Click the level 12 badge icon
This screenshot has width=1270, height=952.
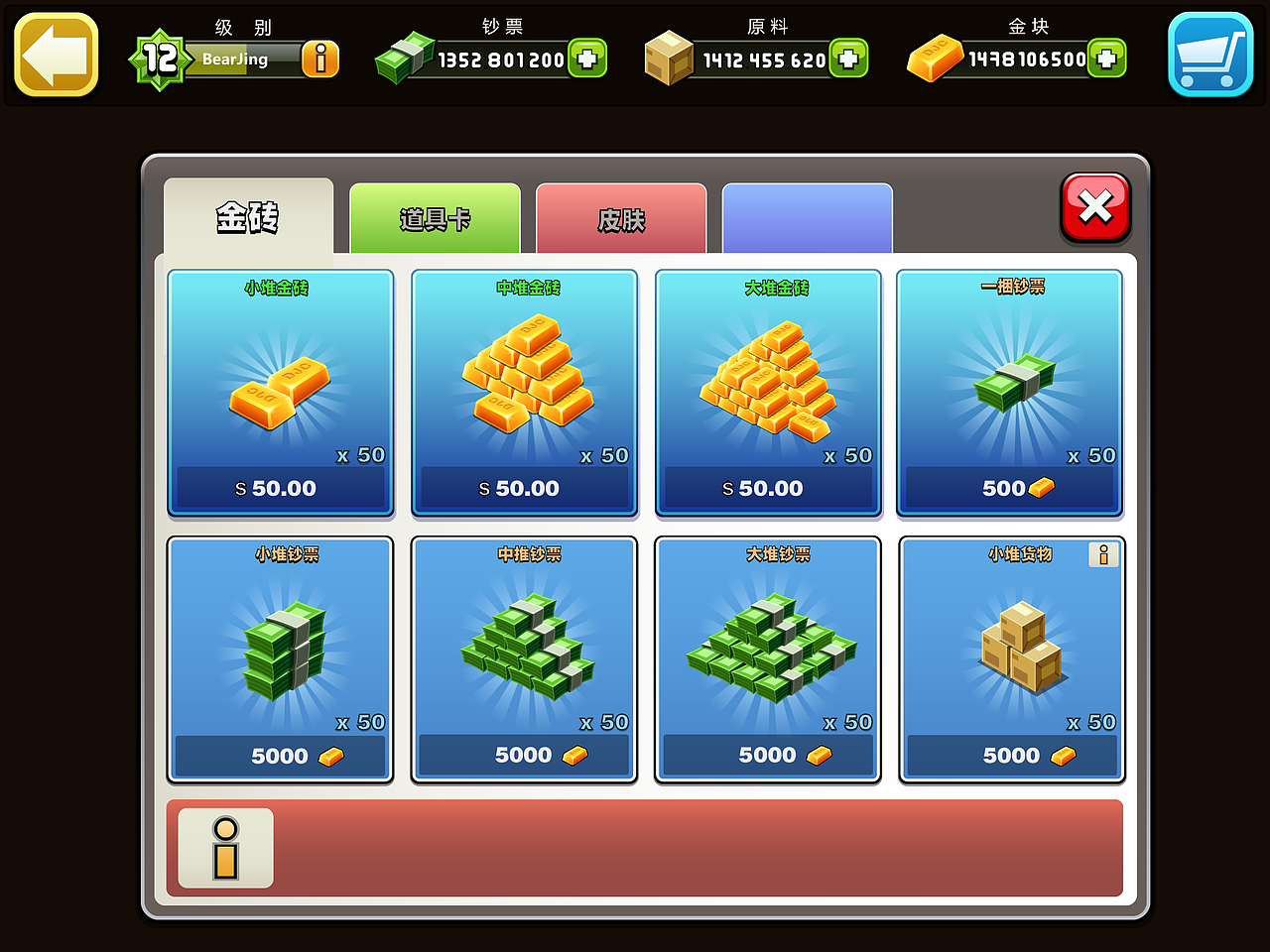[162, 58]
